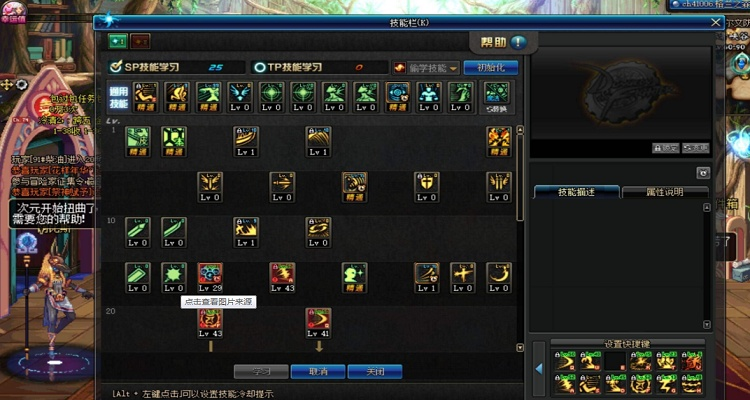Close the skill window with the X
This screenshot has height=400, width=750.
[x=715, y=21]
